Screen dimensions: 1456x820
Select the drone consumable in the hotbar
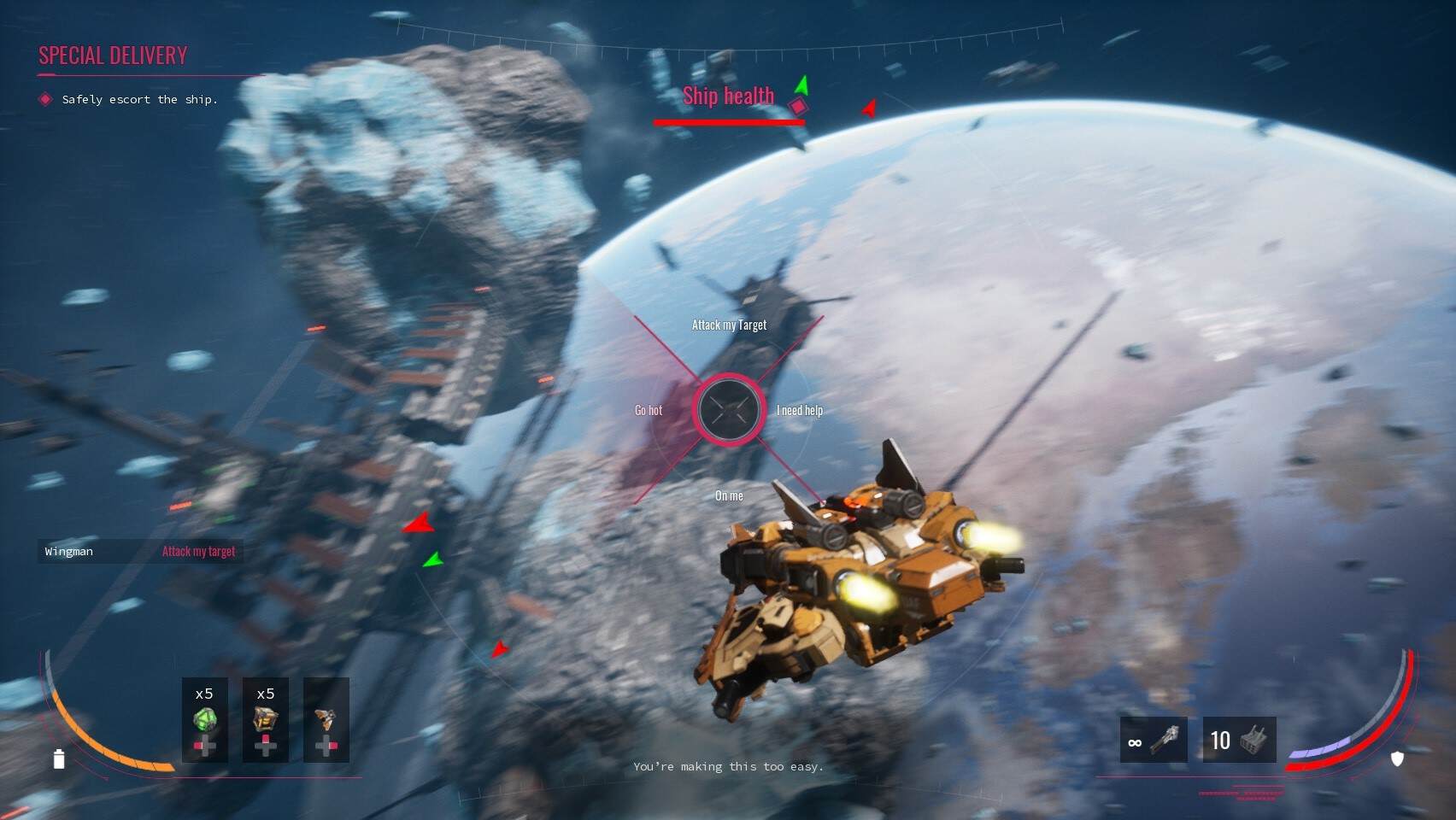click(x=326, y=720)
